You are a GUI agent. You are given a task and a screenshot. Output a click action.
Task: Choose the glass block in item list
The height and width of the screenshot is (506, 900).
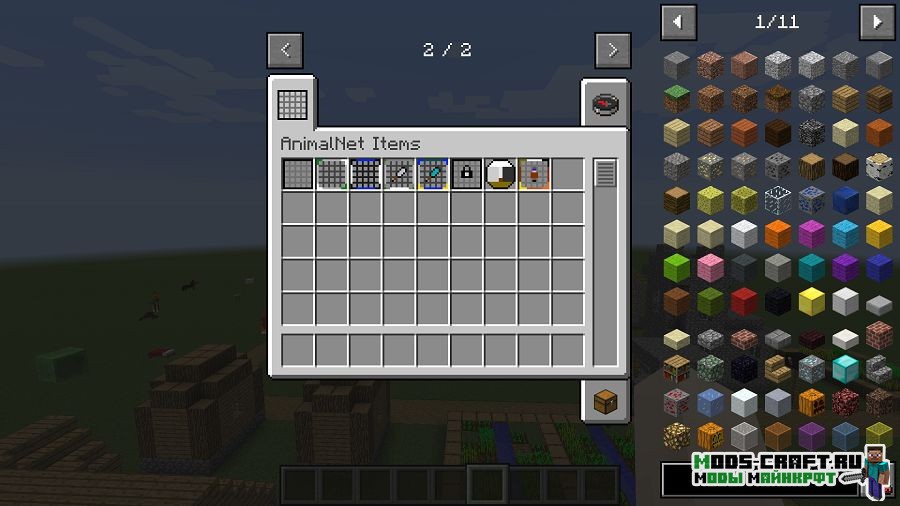779,200
